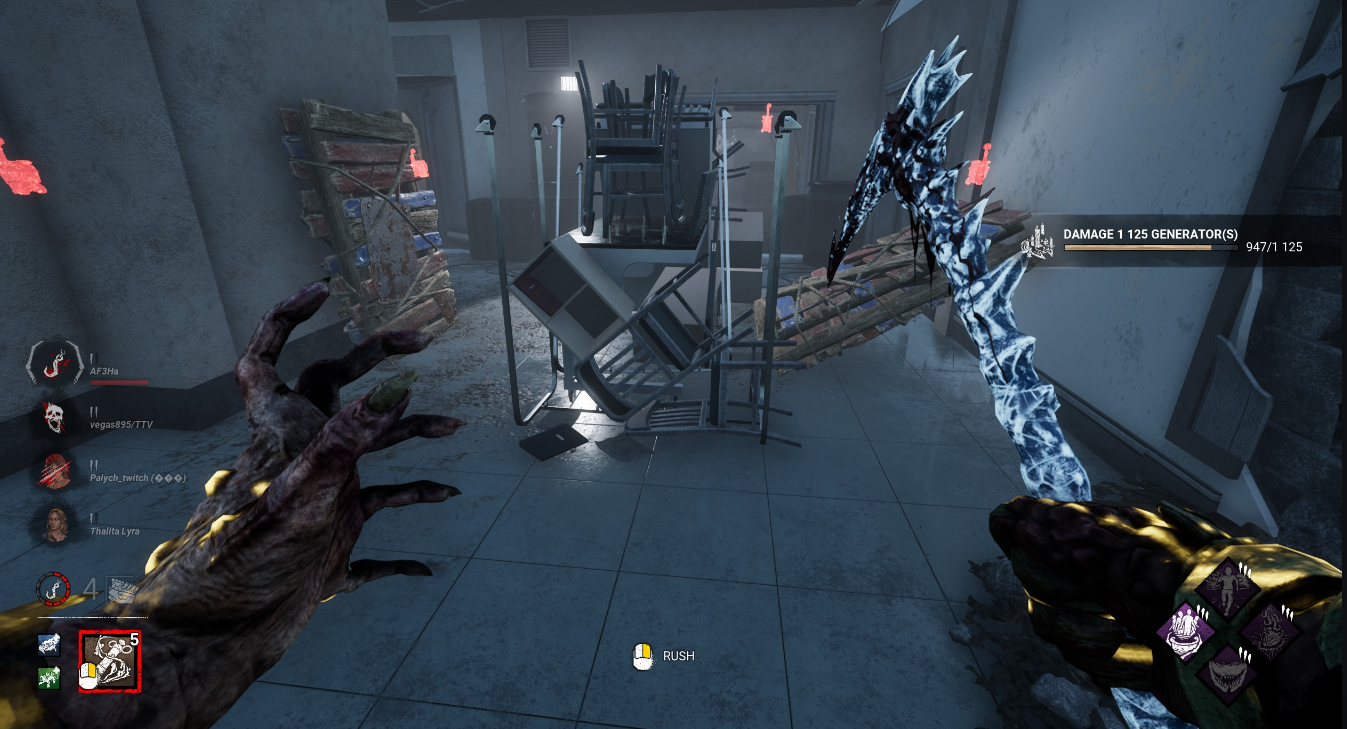Choose Thalita Lyra's survivor portrait
This screenshot has width=1347, height=729.
[x=56, y=524]
